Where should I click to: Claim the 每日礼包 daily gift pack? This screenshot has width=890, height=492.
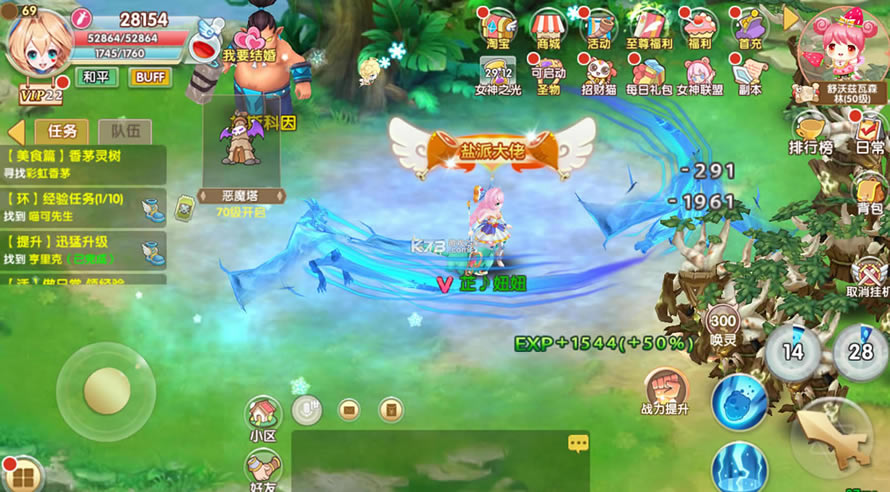[649, 73]
